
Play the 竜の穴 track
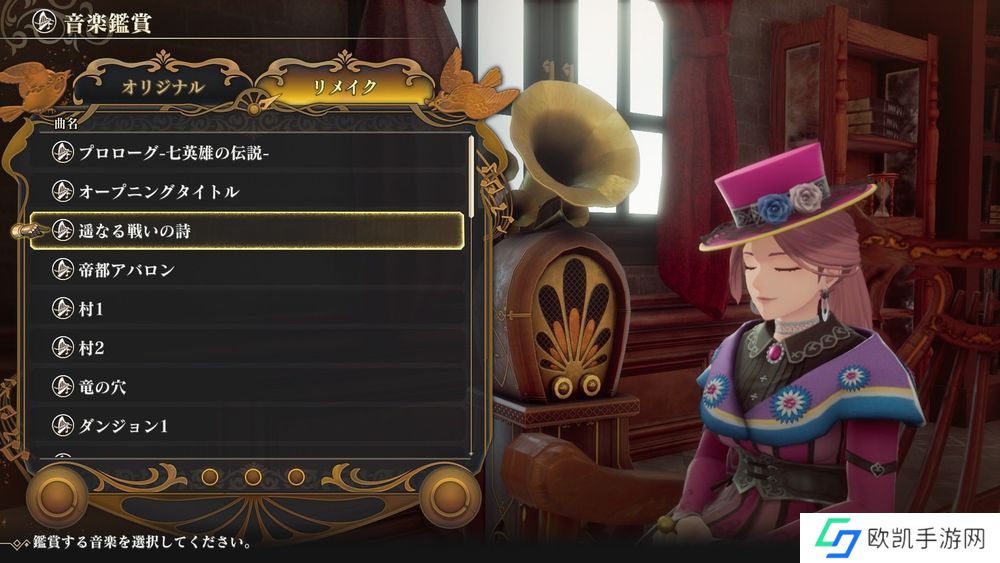(x=248, y=387)
